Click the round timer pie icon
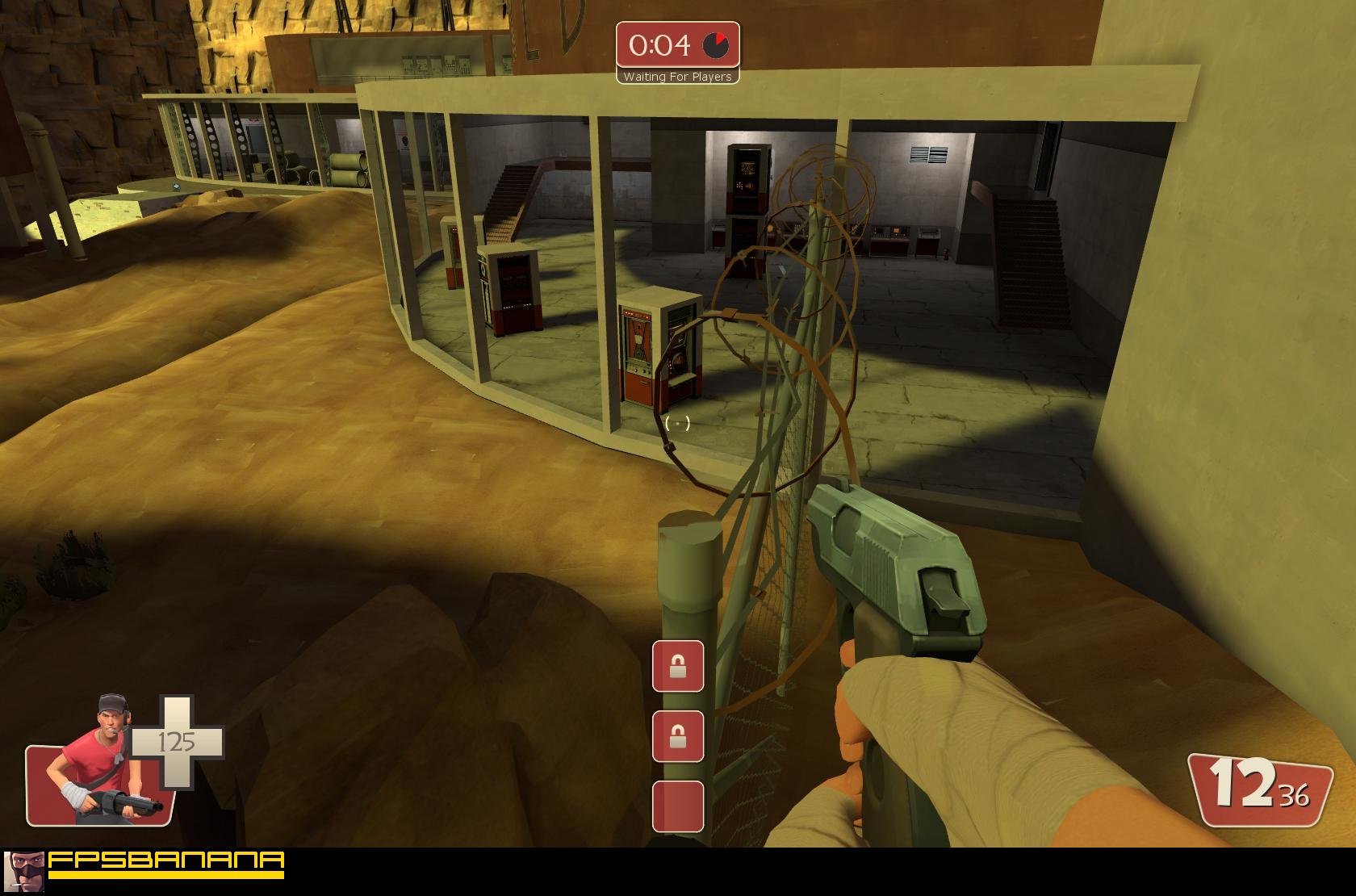 click(x=714, y=46)
